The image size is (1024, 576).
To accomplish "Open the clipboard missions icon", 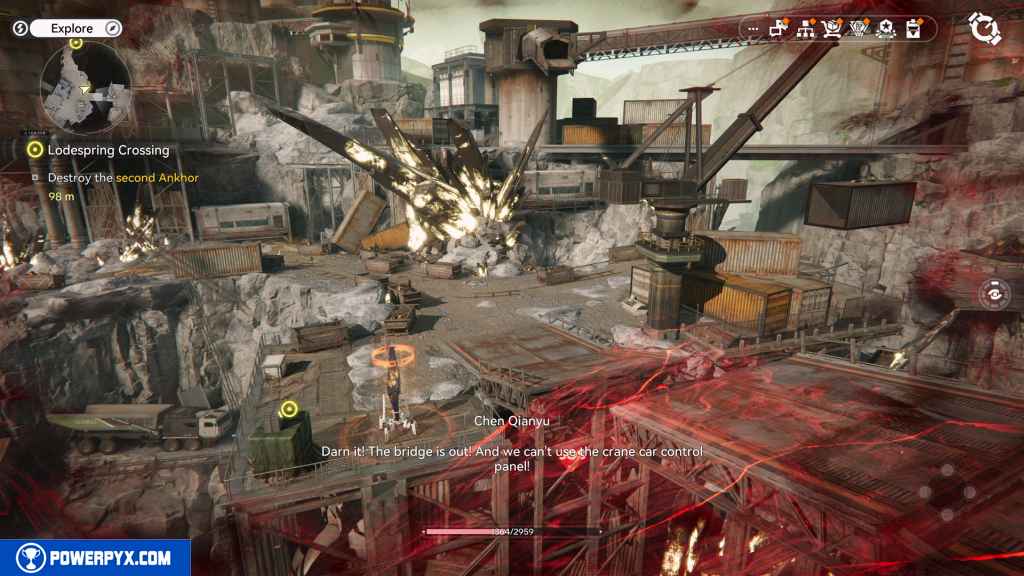I will click(x=912, y=29).
